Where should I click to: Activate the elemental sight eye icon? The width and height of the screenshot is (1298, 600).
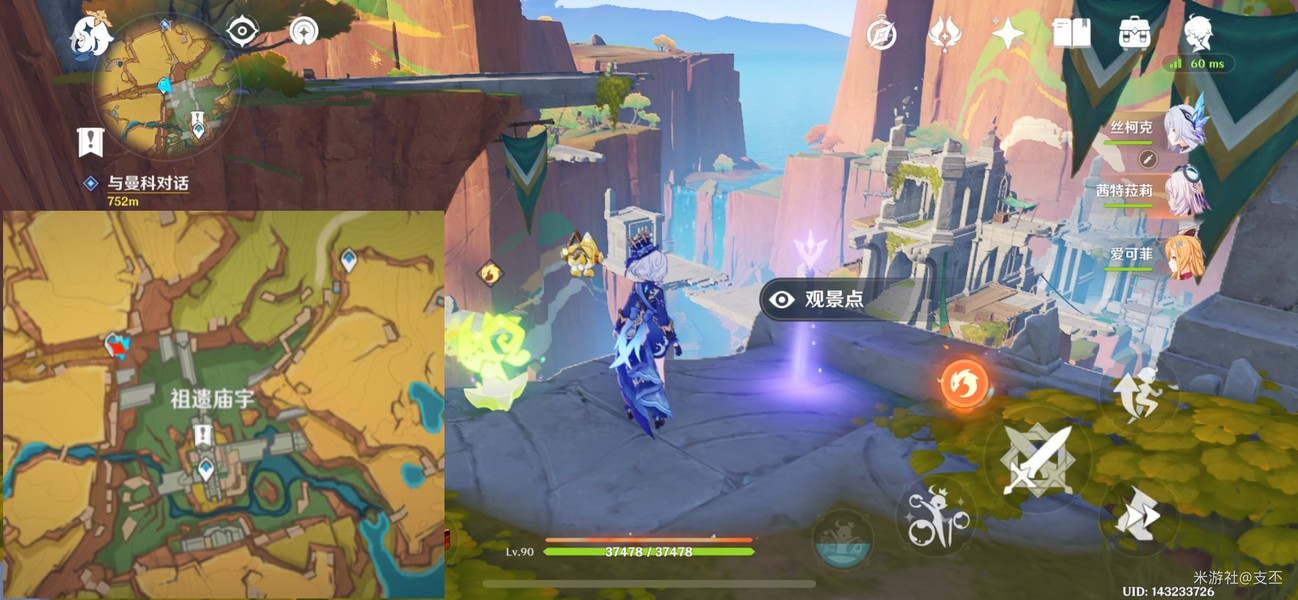(242, 32)
